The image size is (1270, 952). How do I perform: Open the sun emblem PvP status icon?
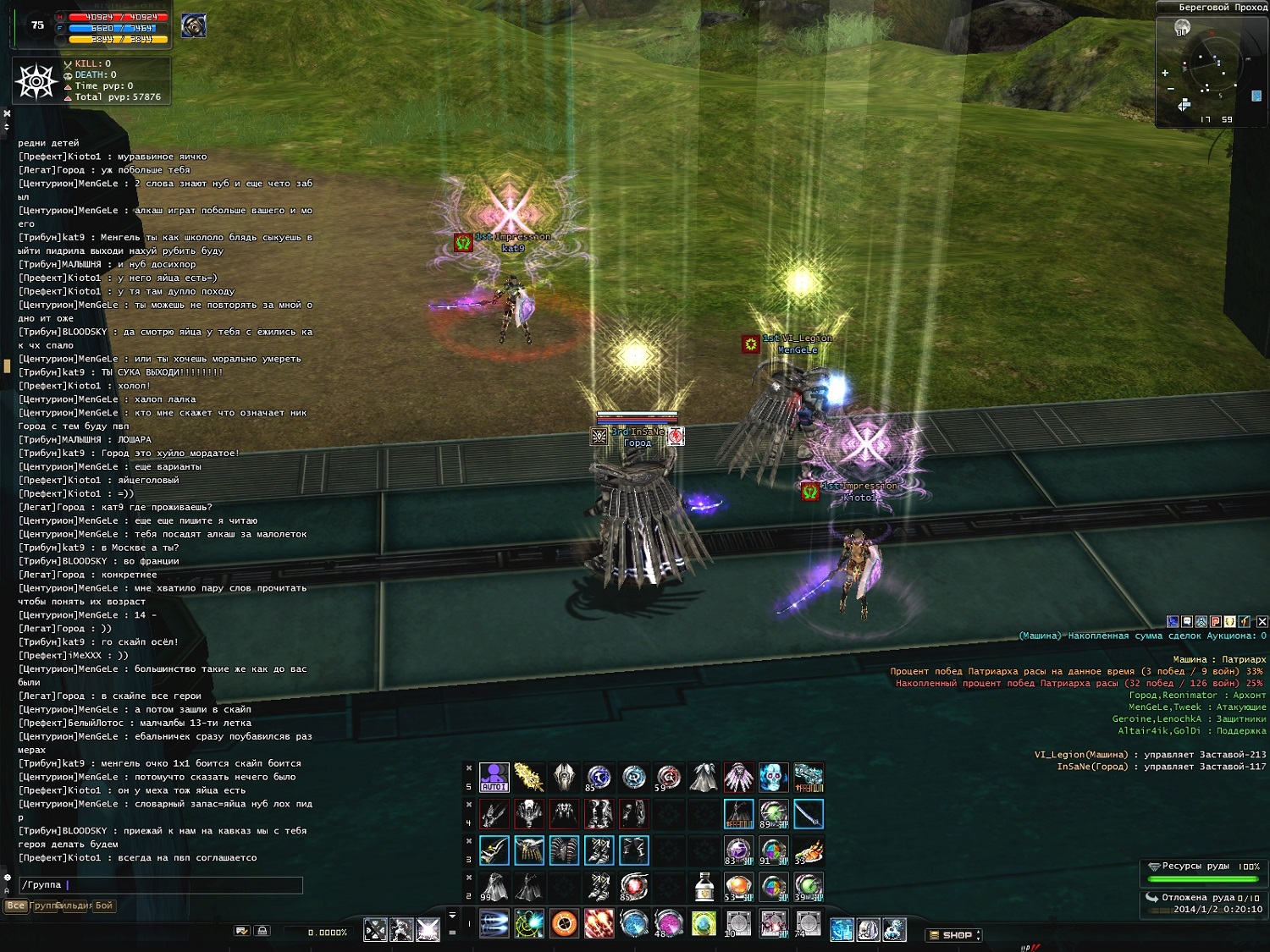(x=36, y=82)
